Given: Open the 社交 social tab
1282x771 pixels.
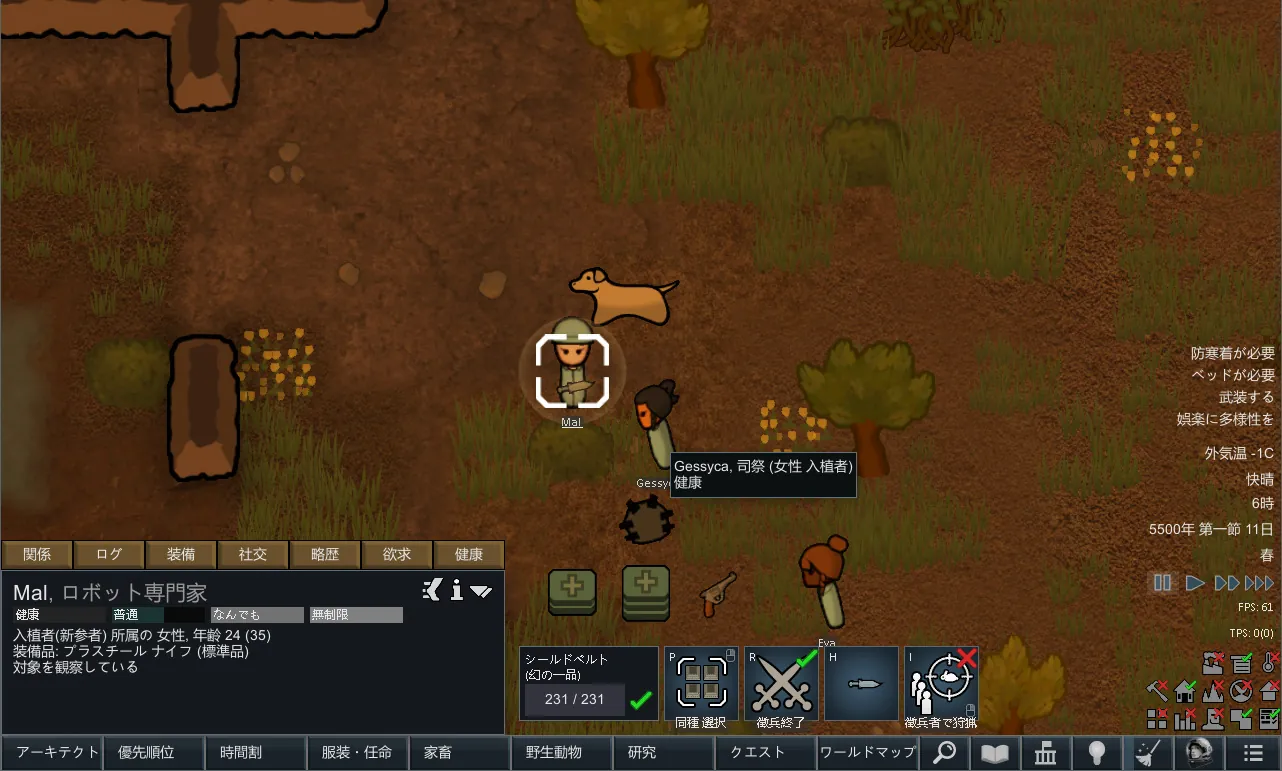Looking at the screenshot, I should click(x=253, y=554).
